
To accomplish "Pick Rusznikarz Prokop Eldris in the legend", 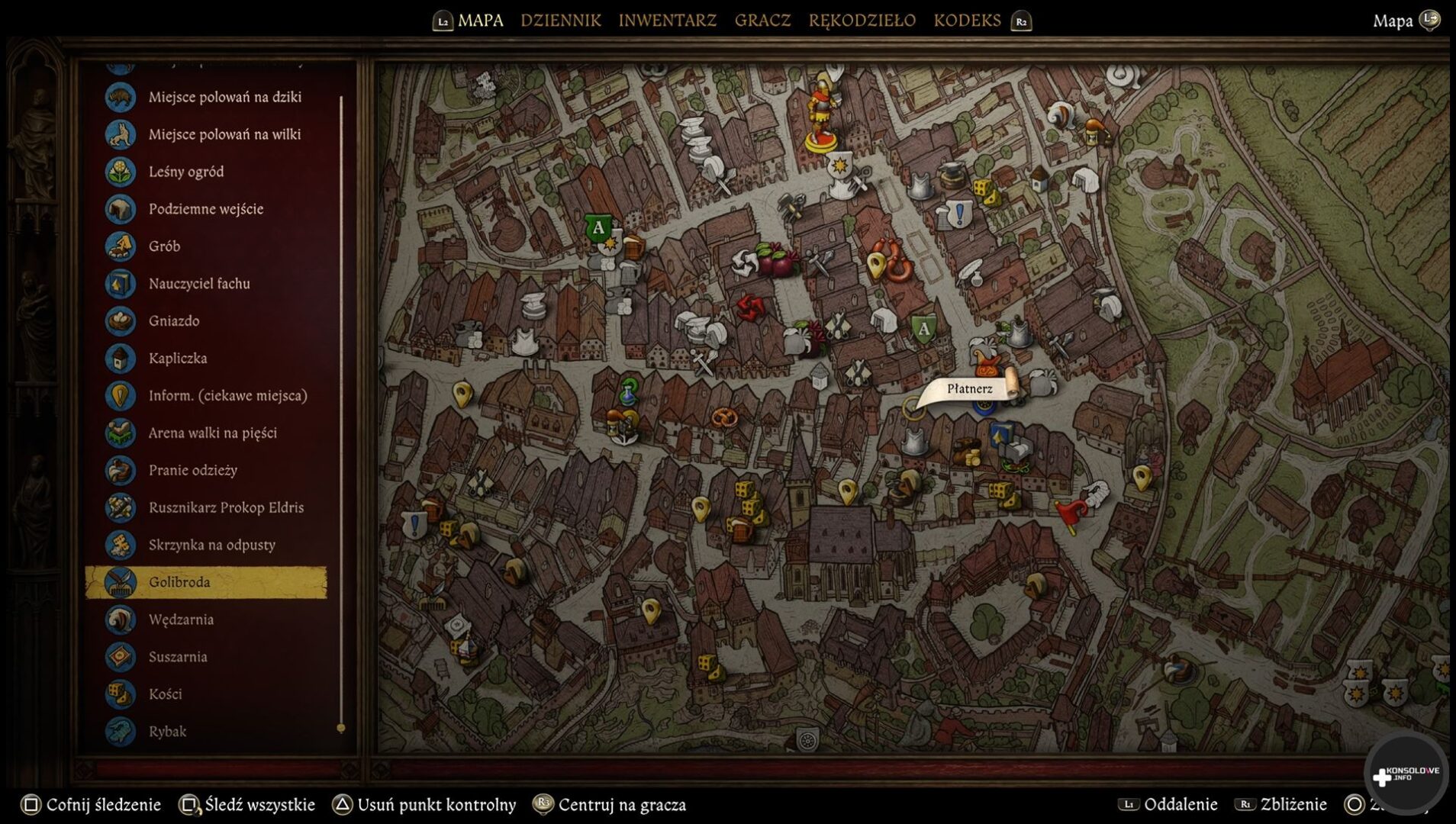I will 226,508.
